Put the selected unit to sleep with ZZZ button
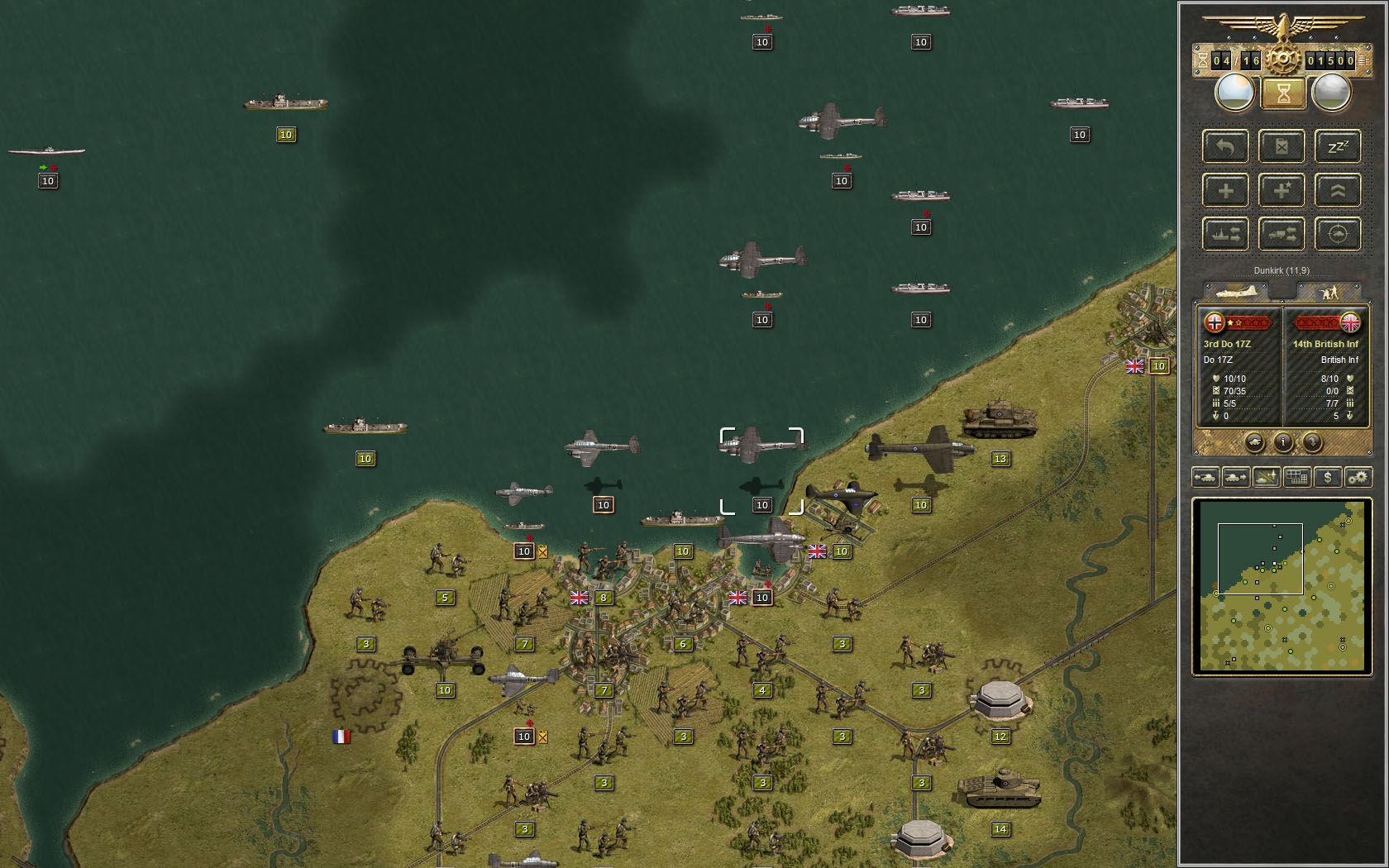Image resolution: width=1389 pixels, height=868 pixels. (1338, 146)
